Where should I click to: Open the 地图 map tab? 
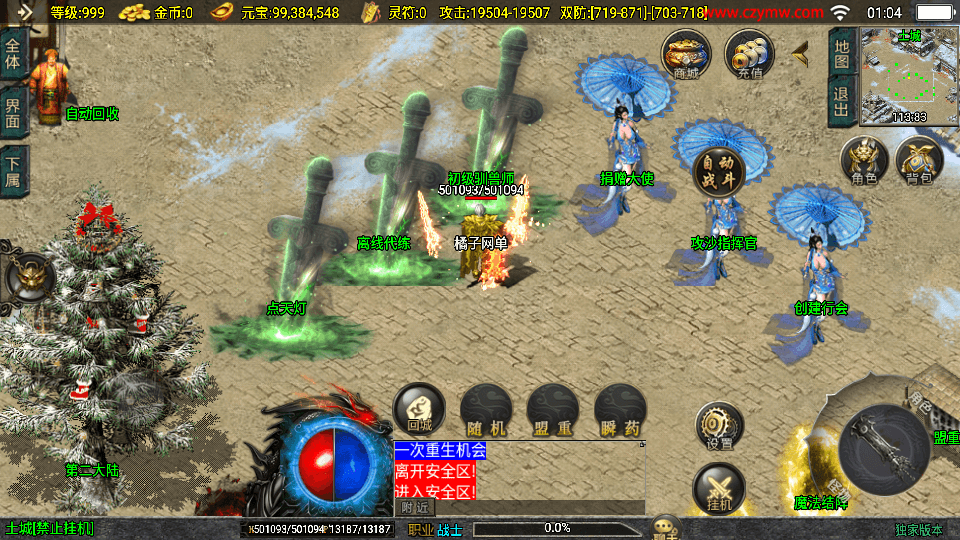pos(842,54)
